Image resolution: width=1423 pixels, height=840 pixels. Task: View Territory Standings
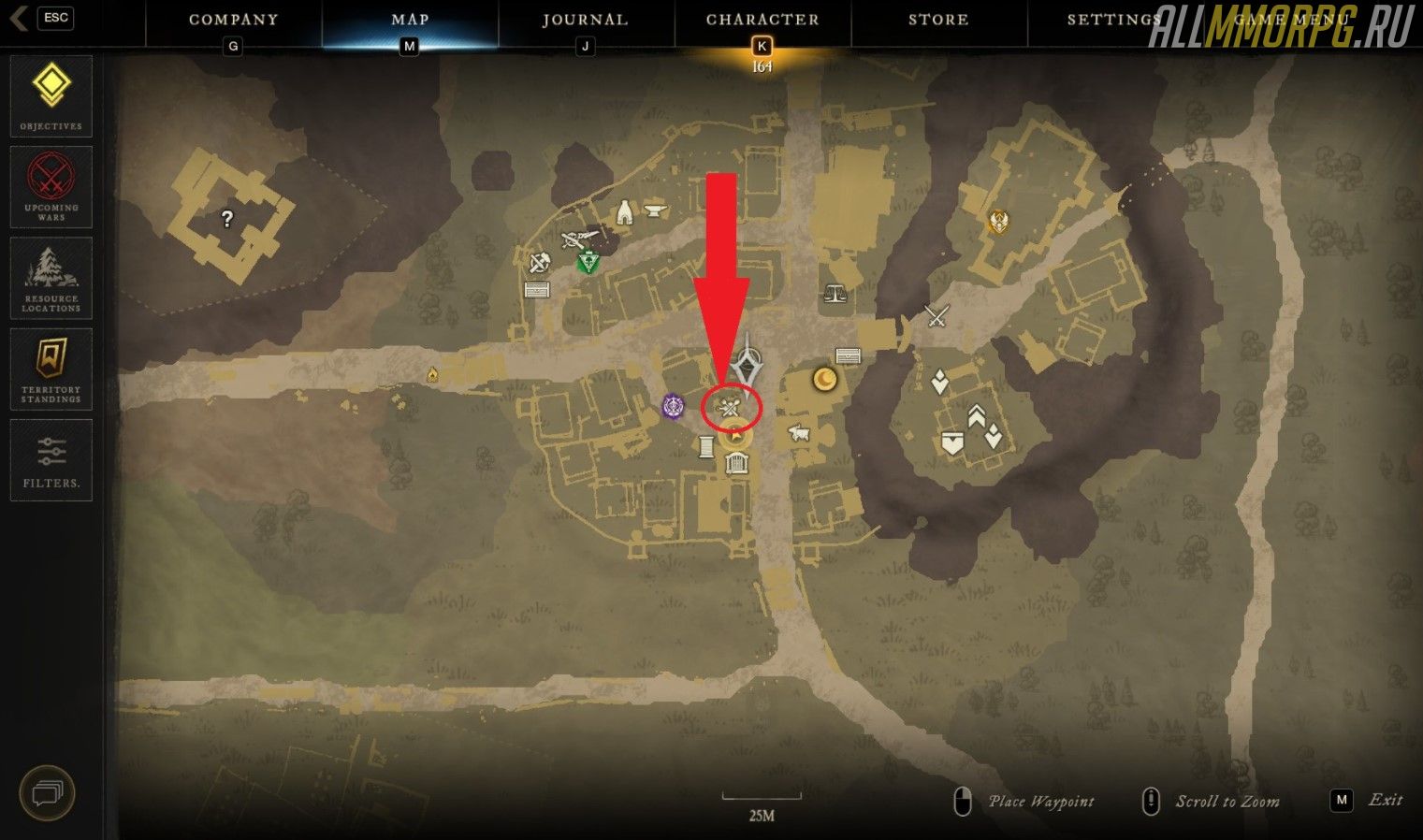pyautogui.click(x=51, y=369)
